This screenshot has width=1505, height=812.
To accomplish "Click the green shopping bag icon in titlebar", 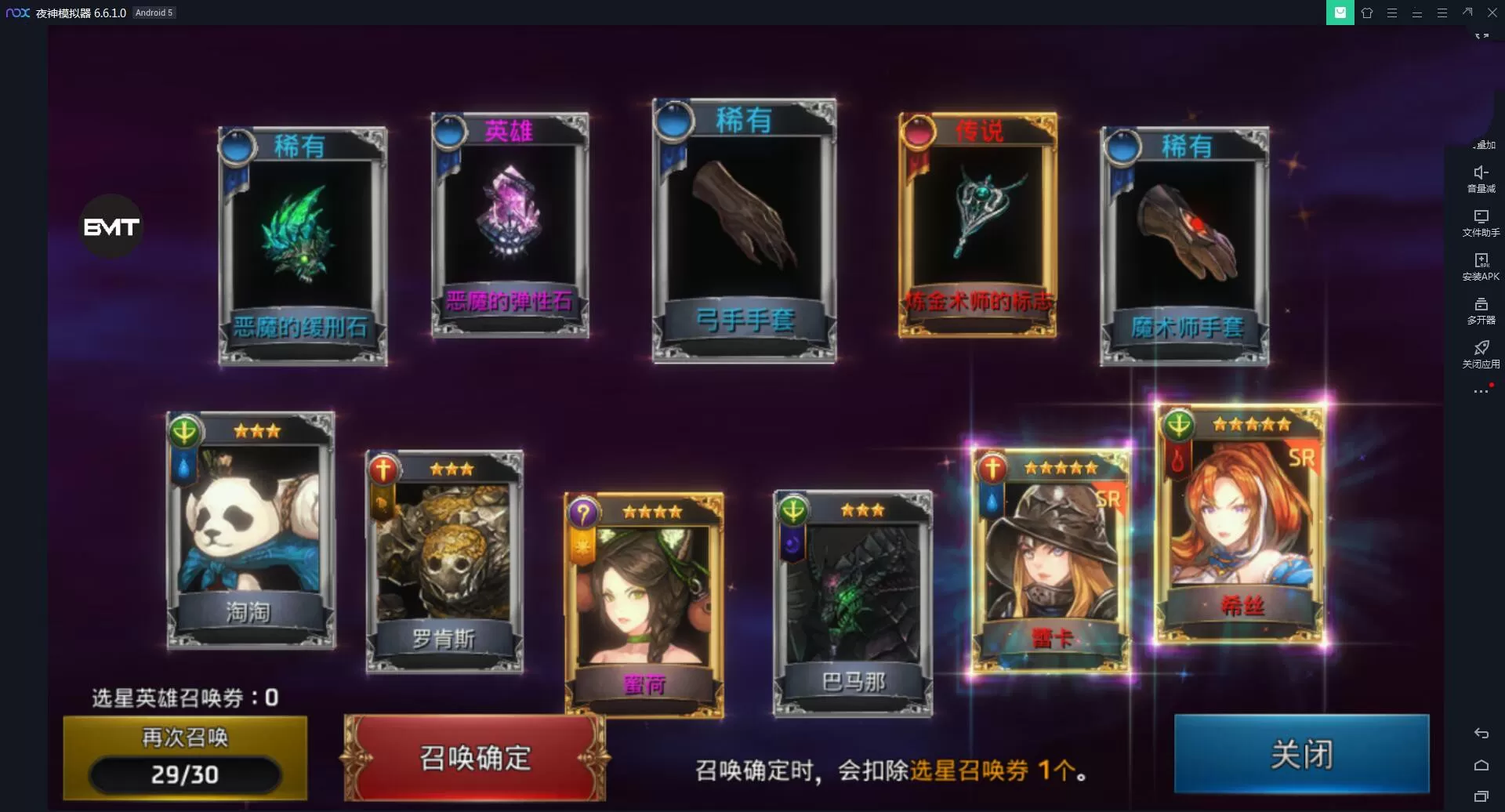I will pos(1340,13).
